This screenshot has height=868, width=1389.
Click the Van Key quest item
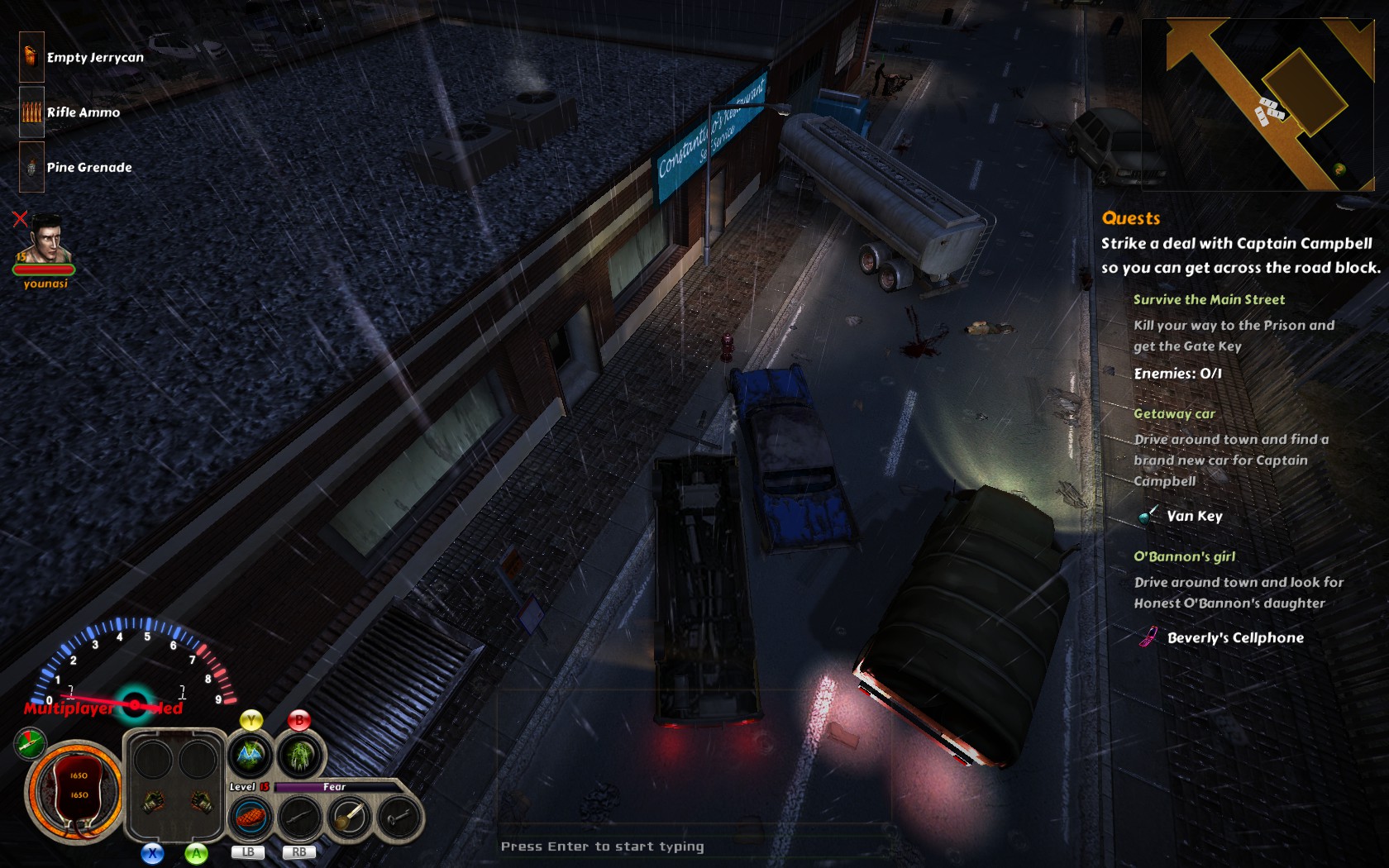(x=1193, y=516)
